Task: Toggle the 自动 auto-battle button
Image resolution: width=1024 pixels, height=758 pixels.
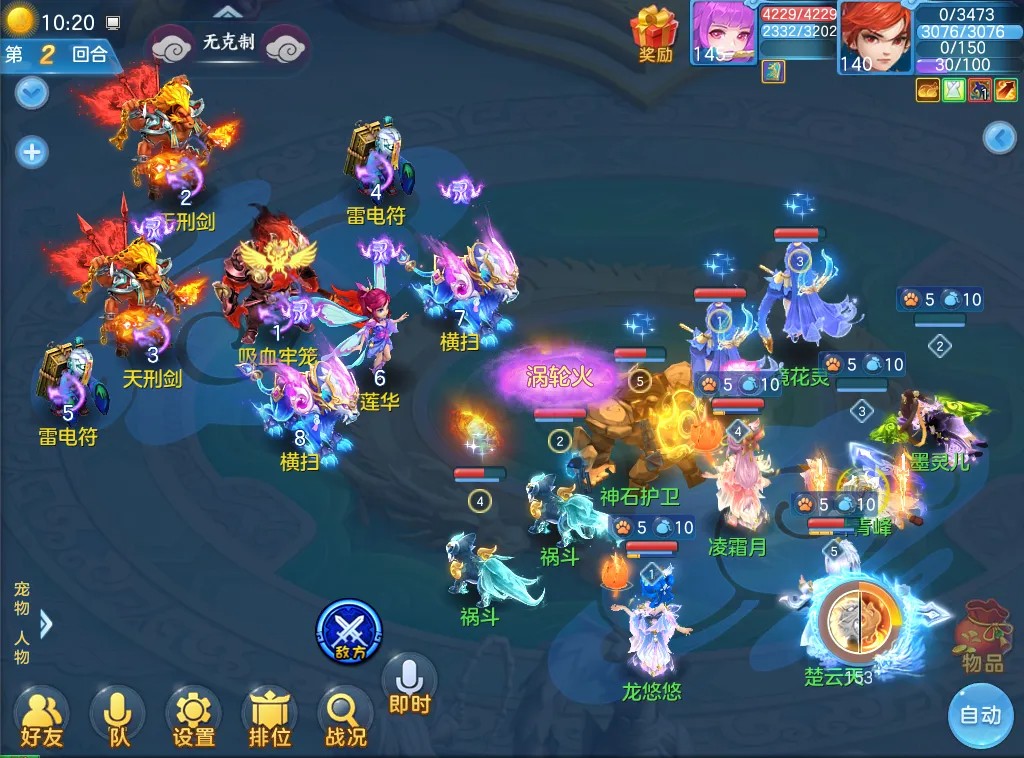Action: tap(980, 715)
